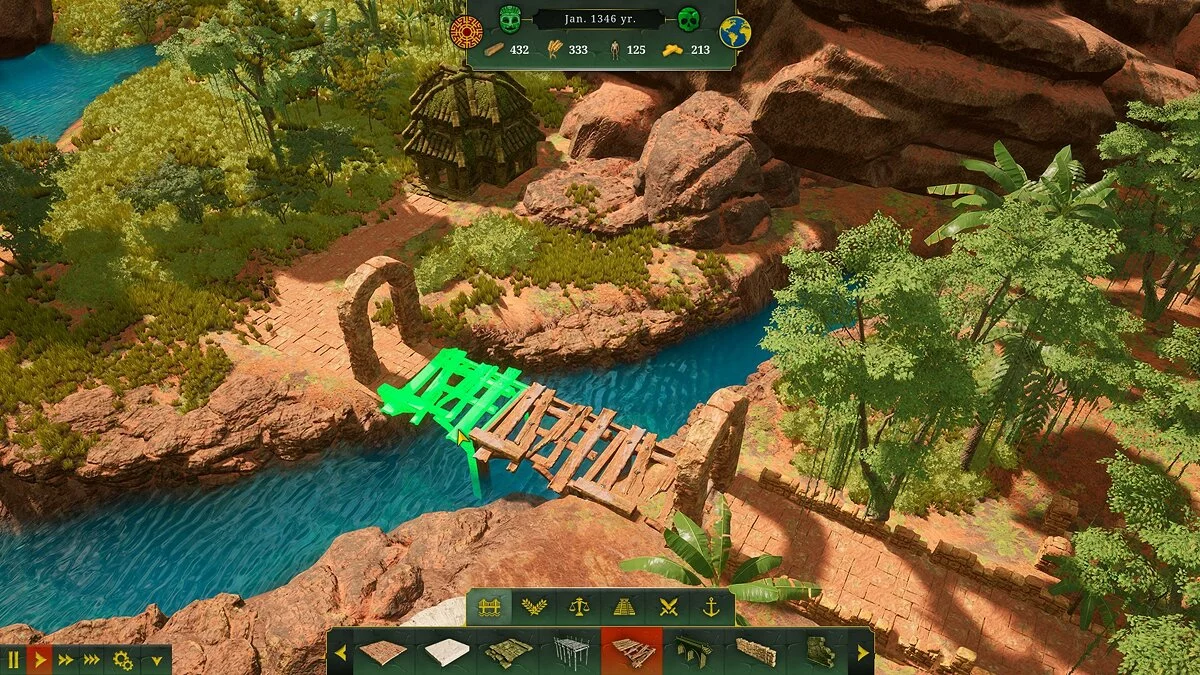Select the brick paving road tile
Viewport: 1200px width, 675px height.
click(x=384, y=652)
